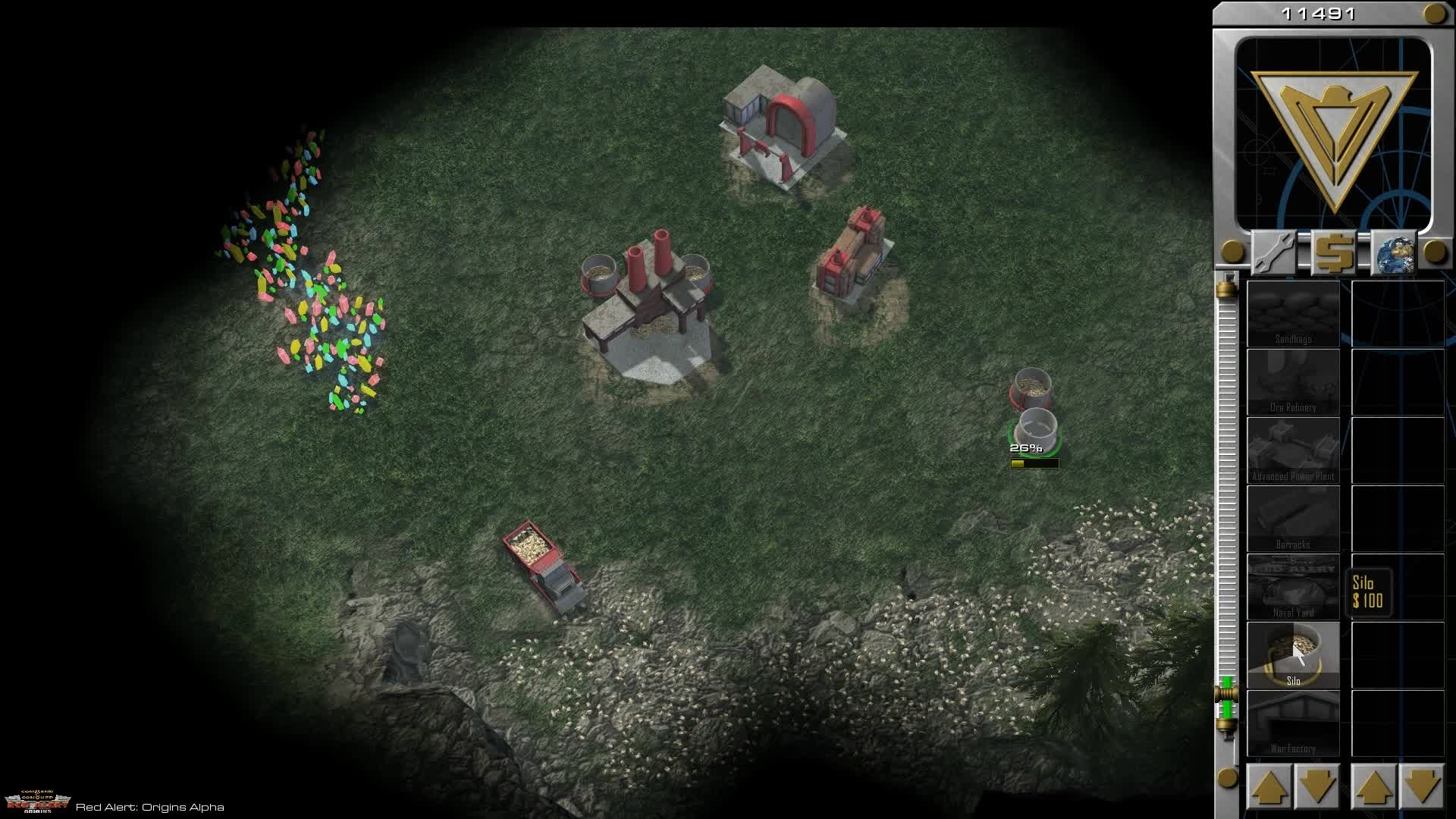
Task: Build Sandbags from the sidebar
Action: pyautogui.click(x=1293, y=312)
